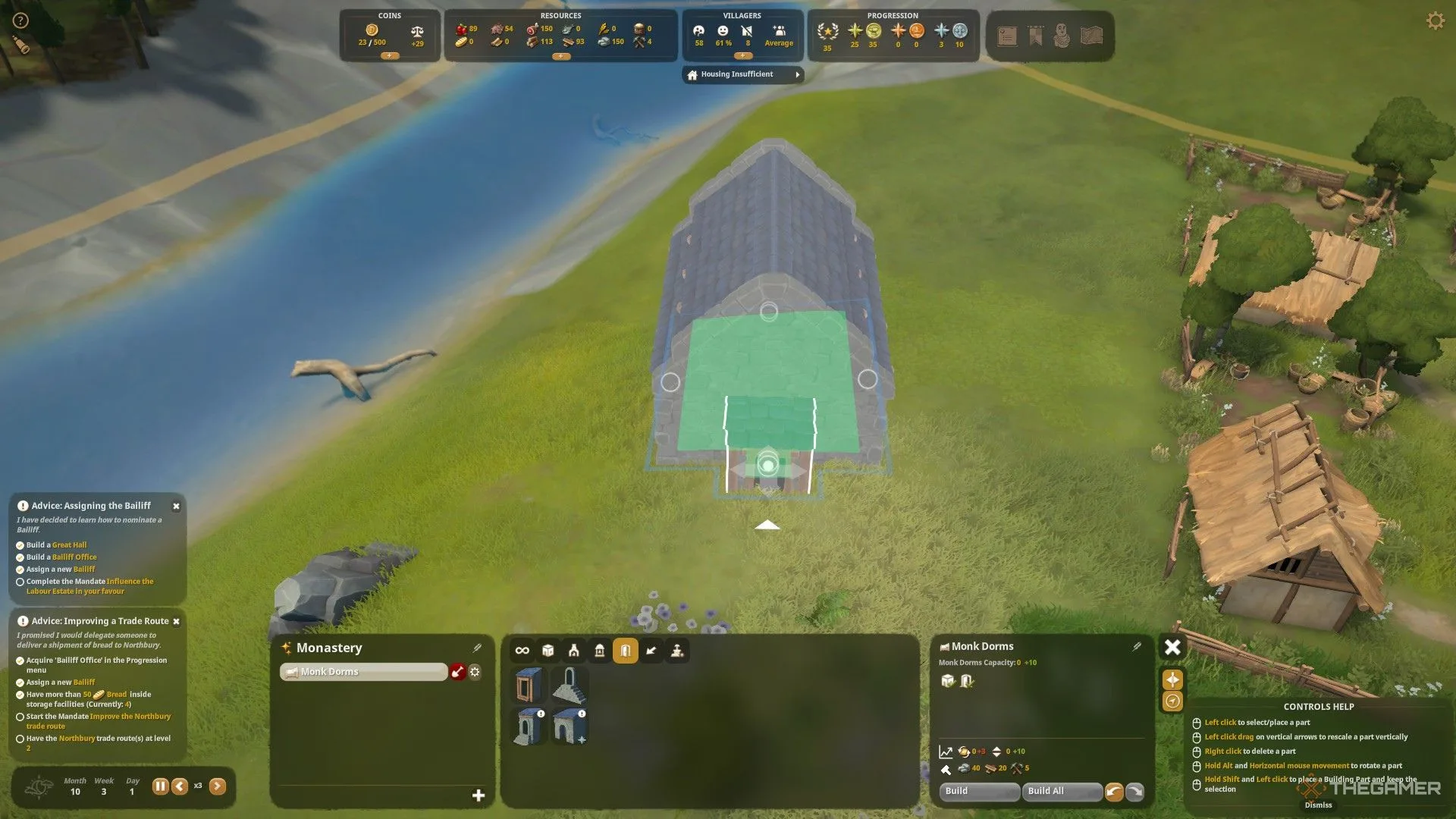Increase the game speed

218,786
